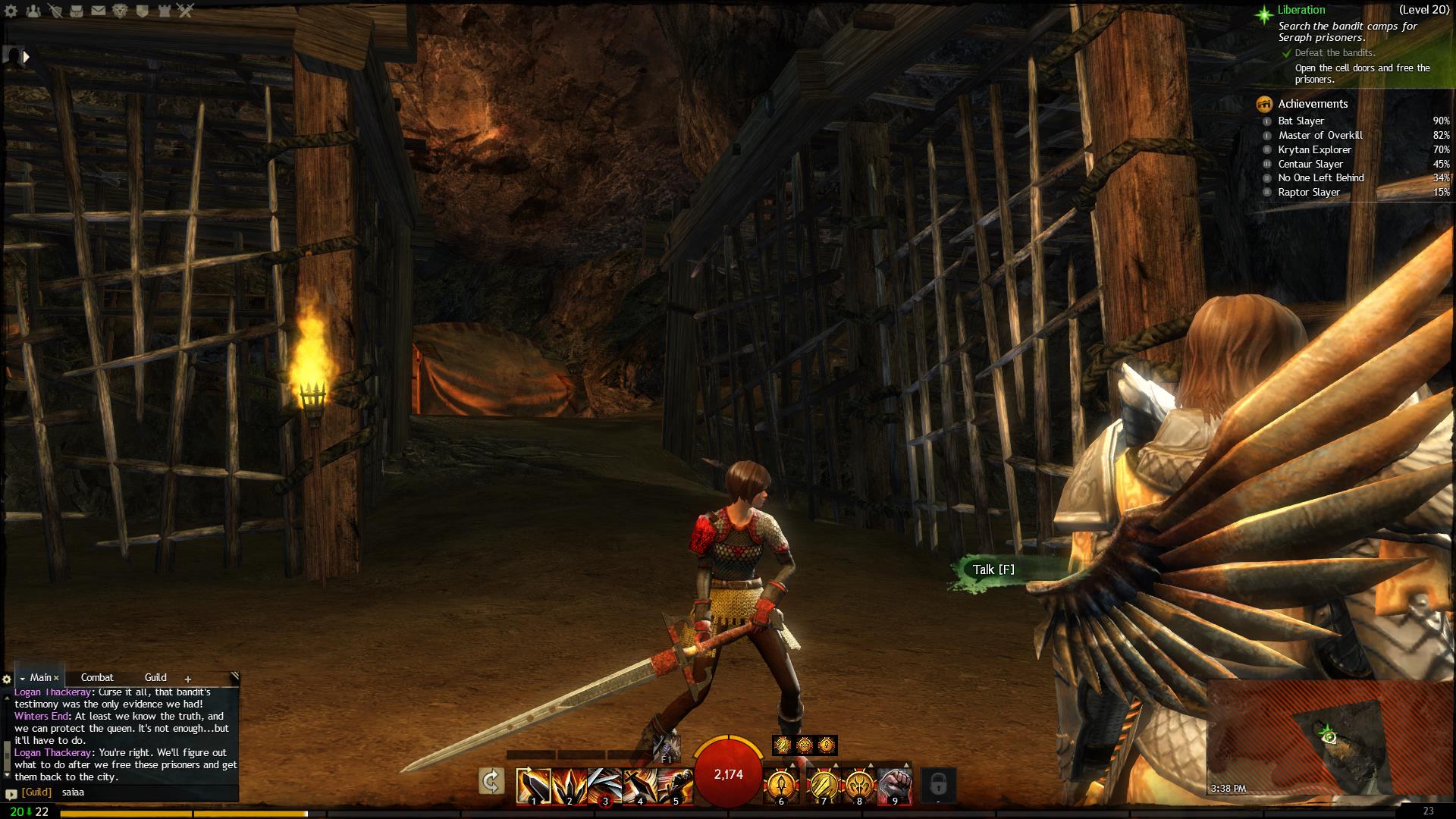Activate skill 3 with whirling blades
Image resolution: width=1456 pixels, height=819 pixels.
(x=604, y=786)
